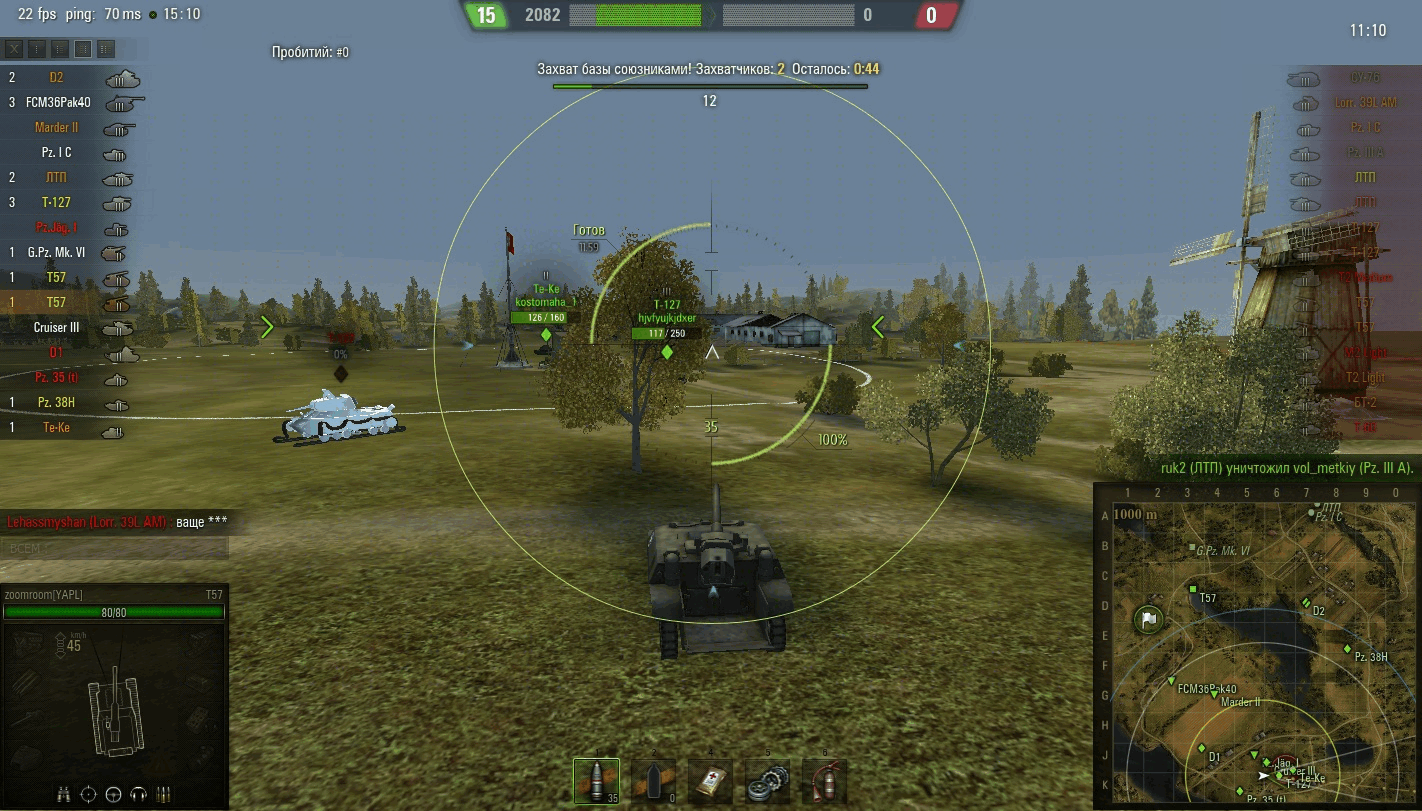This screenshot has height=811, width=1422.
Task: Select the D2 row in team list
Action: tap(57, 77)
